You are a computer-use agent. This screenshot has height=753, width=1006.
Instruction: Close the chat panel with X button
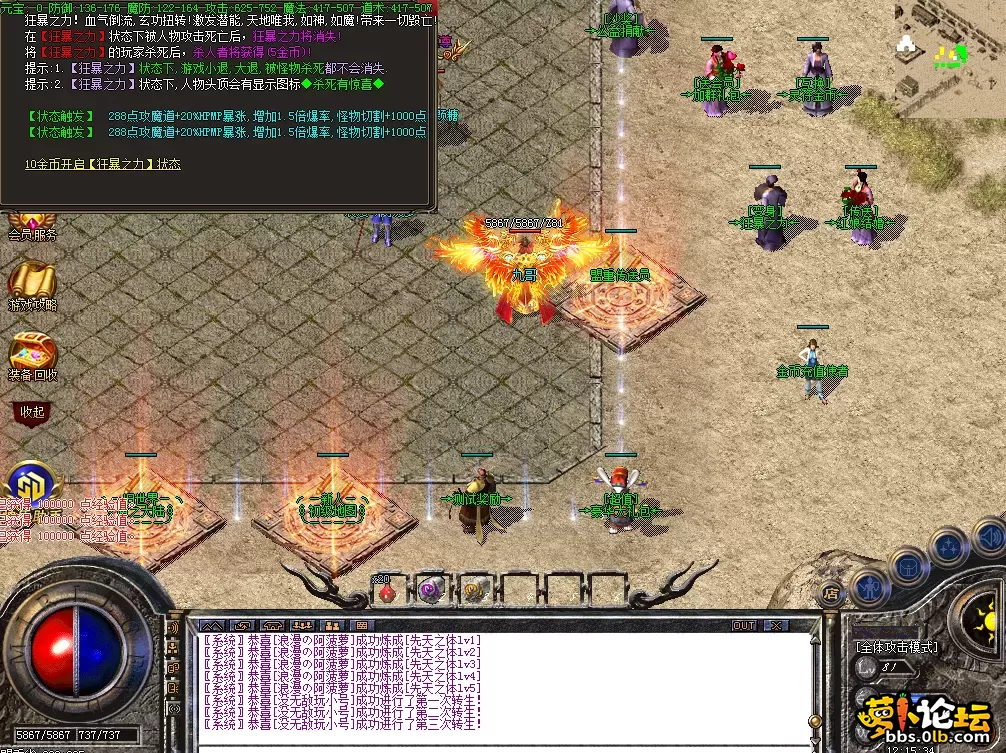click(x=775, y=625)
